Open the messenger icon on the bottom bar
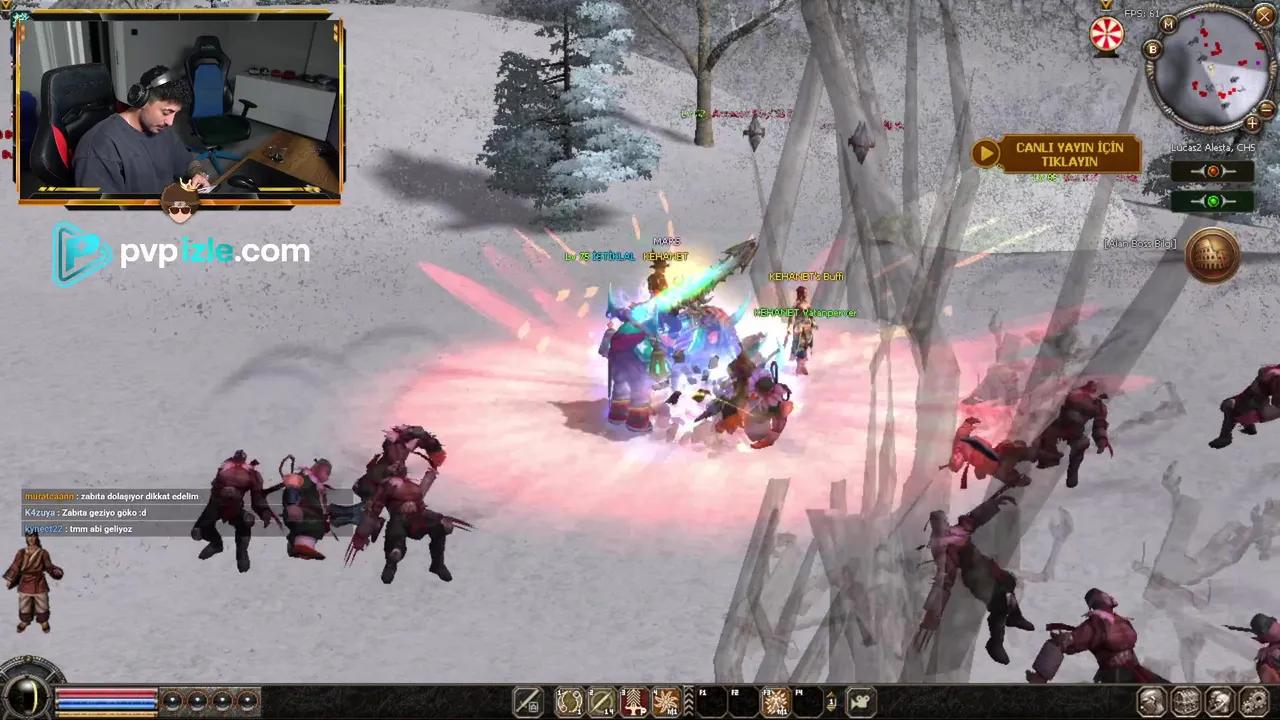Viewport: 1280px width, 720px height. [x=1218, y=700]
